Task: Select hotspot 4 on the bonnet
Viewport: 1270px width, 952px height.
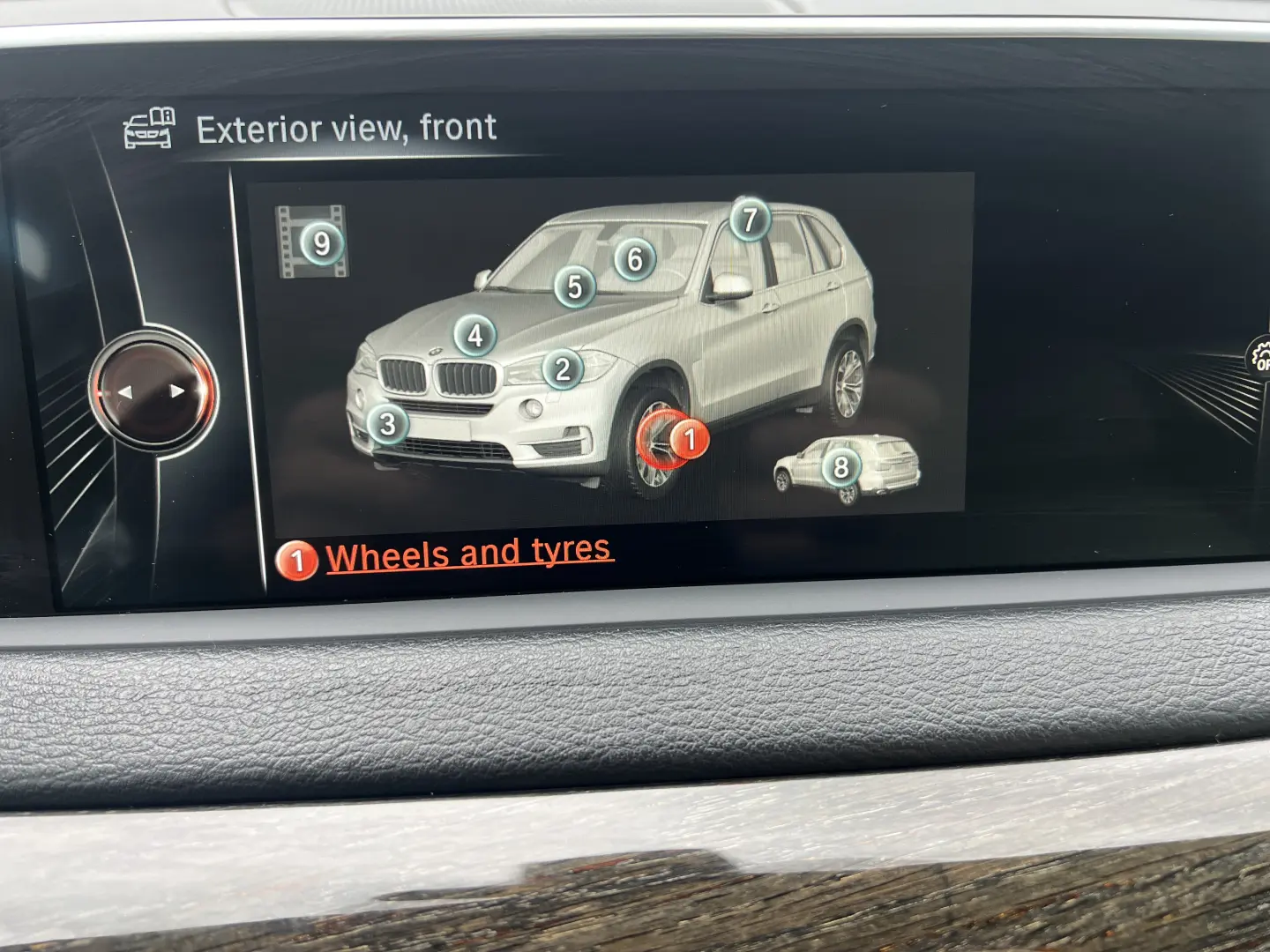Action: pos(475,335)
